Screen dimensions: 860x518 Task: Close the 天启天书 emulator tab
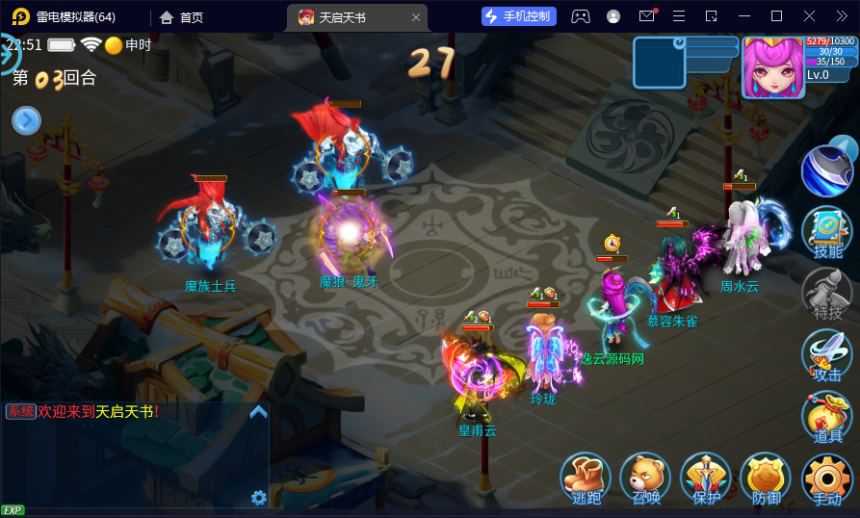pyautogui.click(x=416, y=17)
